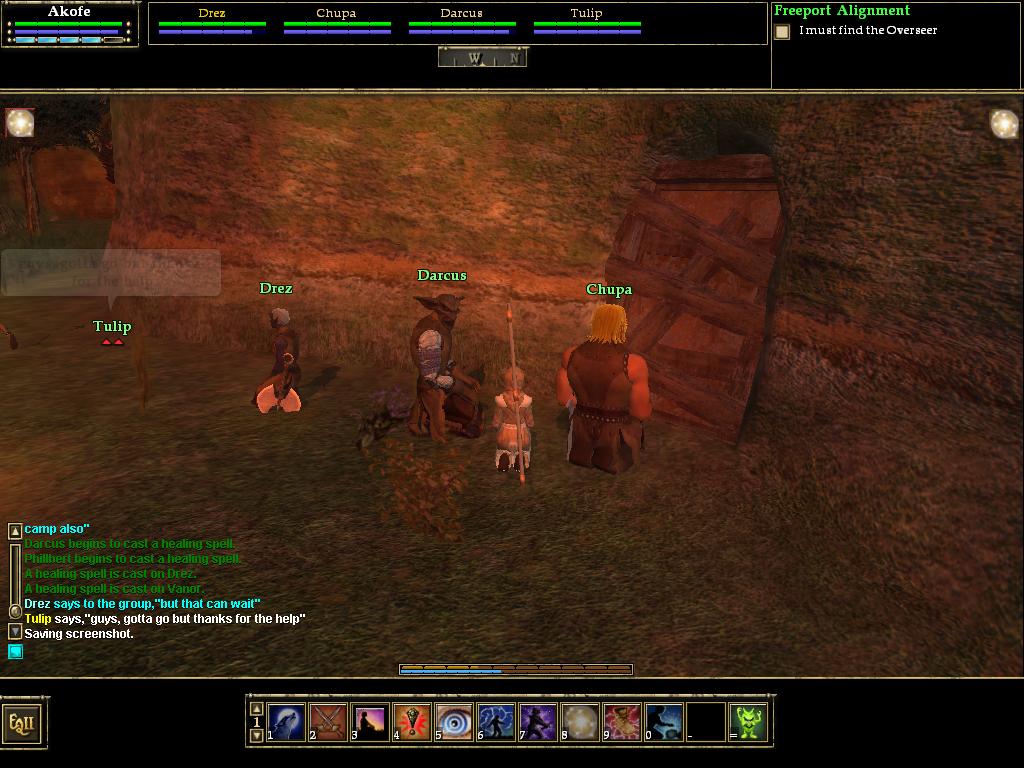Image resolution: width=1024 pixels, height=768 pixels.
Task: Use the crossed swords attack in slot 2
Action: point(328,721)
